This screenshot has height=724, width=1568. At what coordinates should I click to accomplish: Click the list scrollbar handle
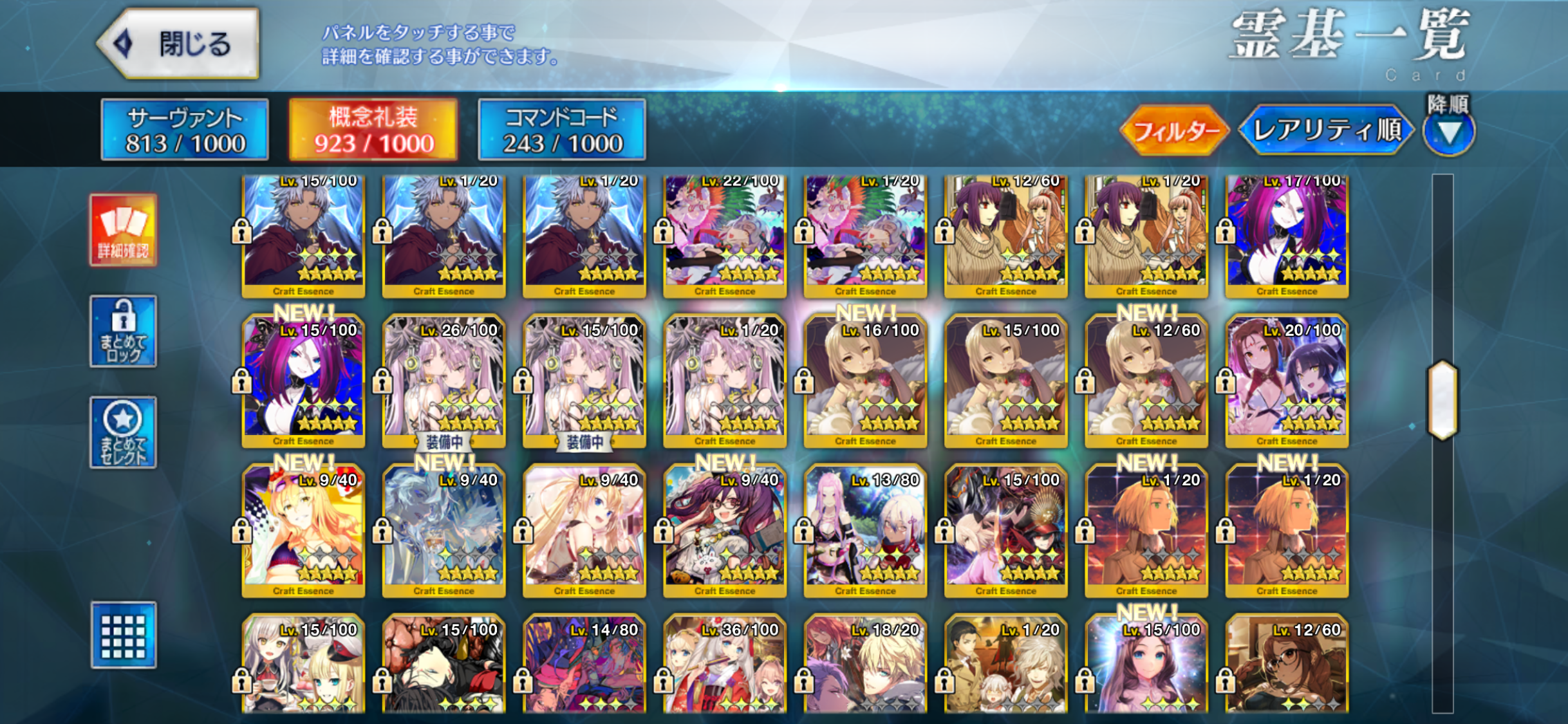(x=1442, y=400)
